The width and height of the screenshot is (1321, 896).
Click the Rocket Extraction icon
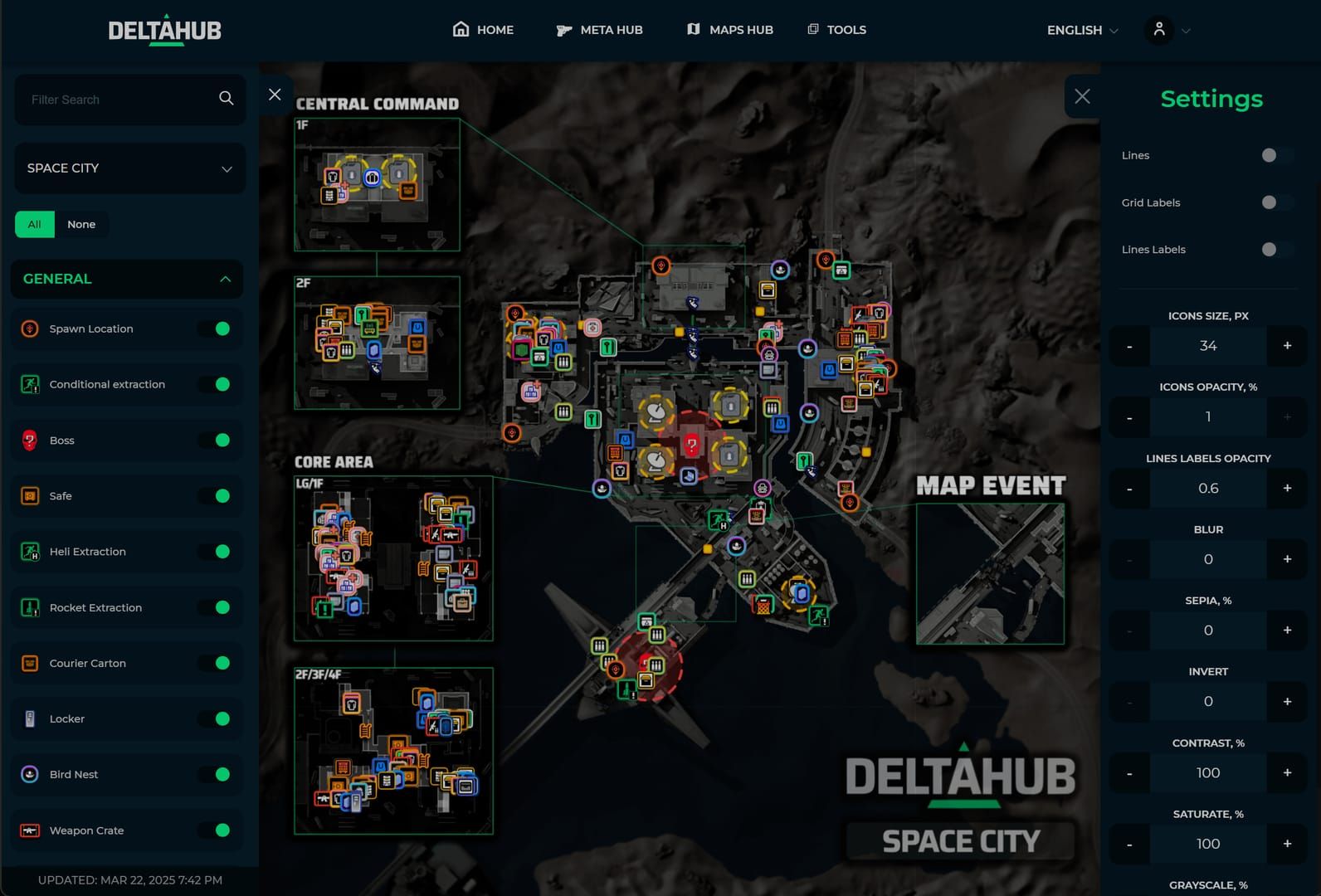tap(30, 607)
